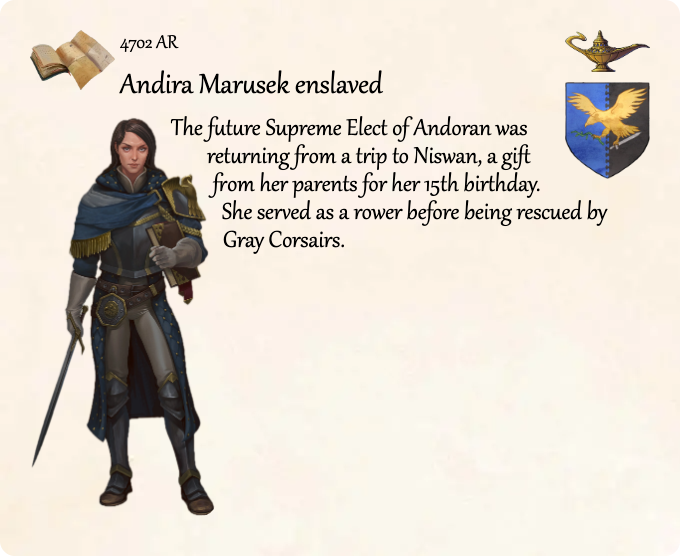This screenshot has width=680, height=556.
Task: Select the Andoran eagle shield crest
Action: click(607, 127)
